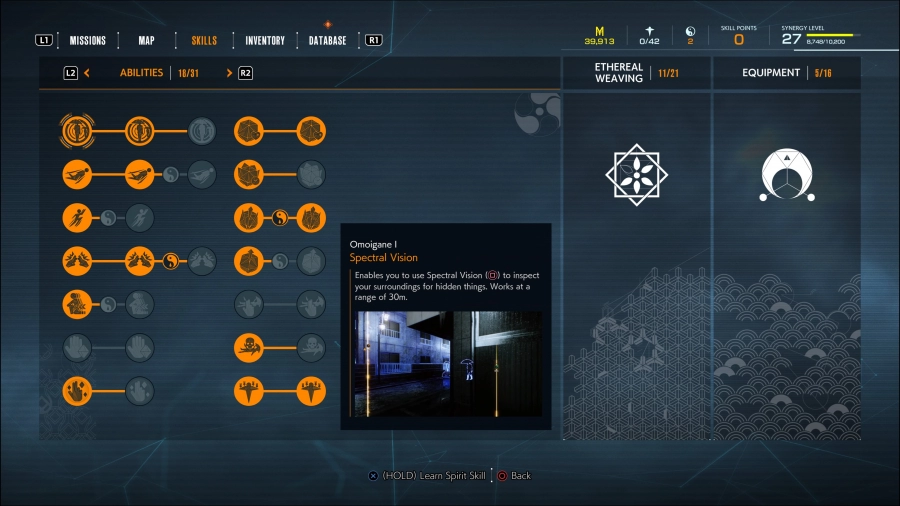Screen dimensions: 900x506
Task: Click the Equipment circular emblem
Action: point(786,174)
